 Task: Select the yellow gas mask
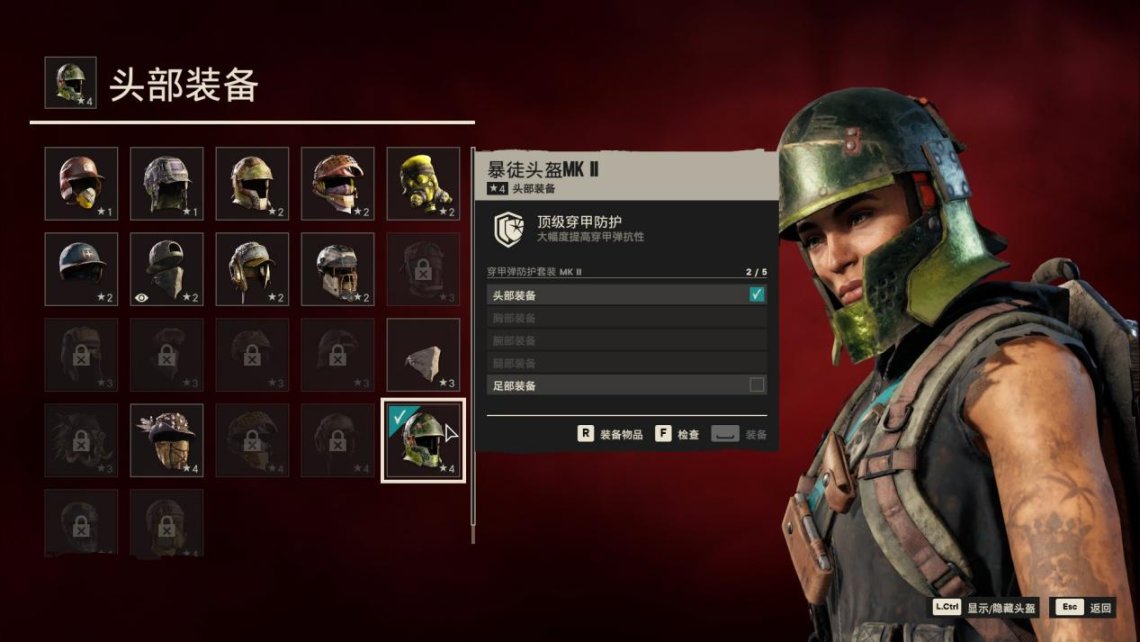pos(423,184)
